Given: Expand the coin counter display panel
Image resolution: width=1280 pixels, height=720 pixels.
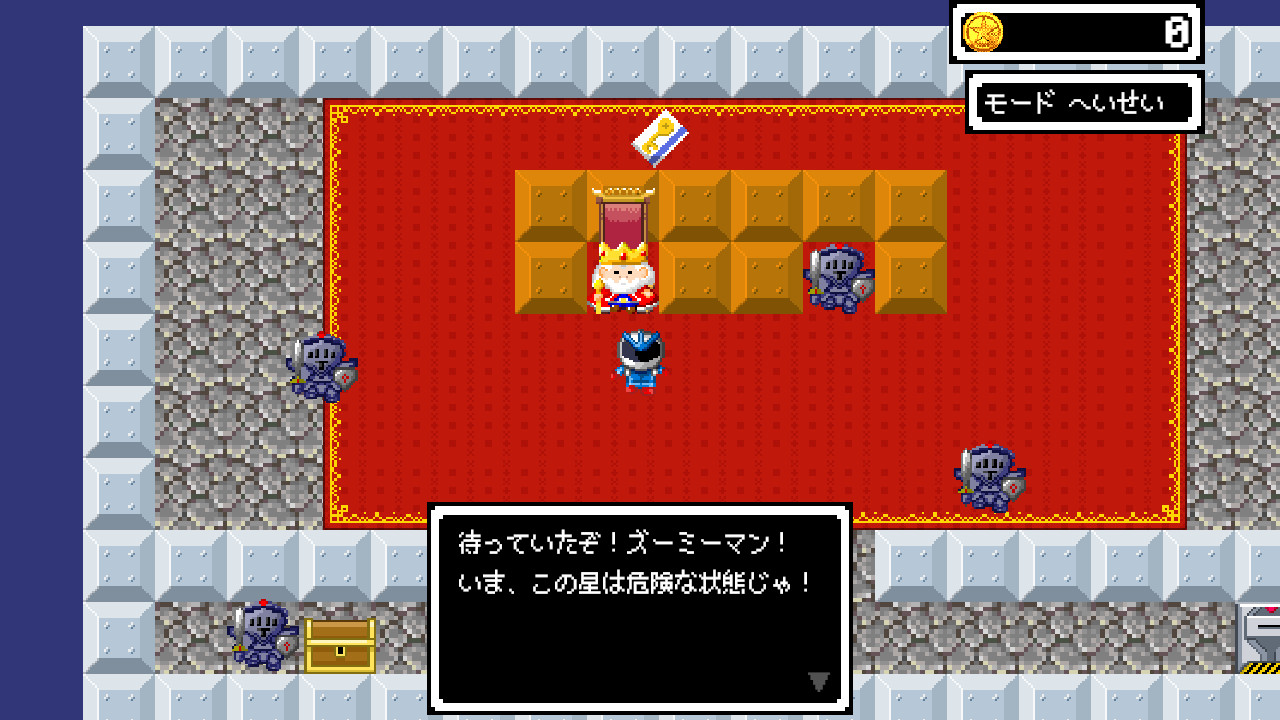Looking at the screenshot, I should coord(1075,32).
